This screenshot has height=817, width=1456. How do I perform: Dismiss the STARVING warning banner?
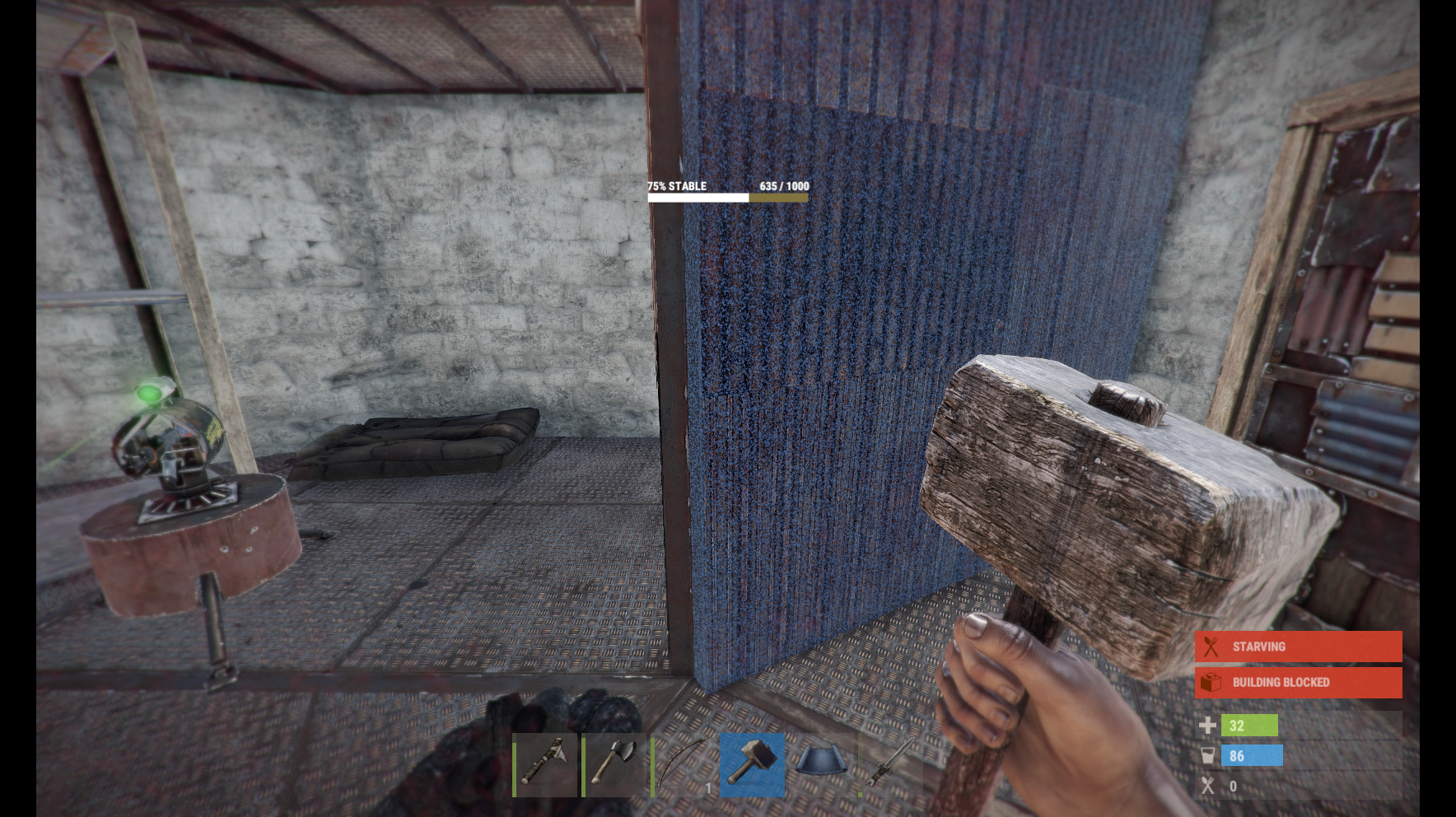click(x=1297, y=646)
